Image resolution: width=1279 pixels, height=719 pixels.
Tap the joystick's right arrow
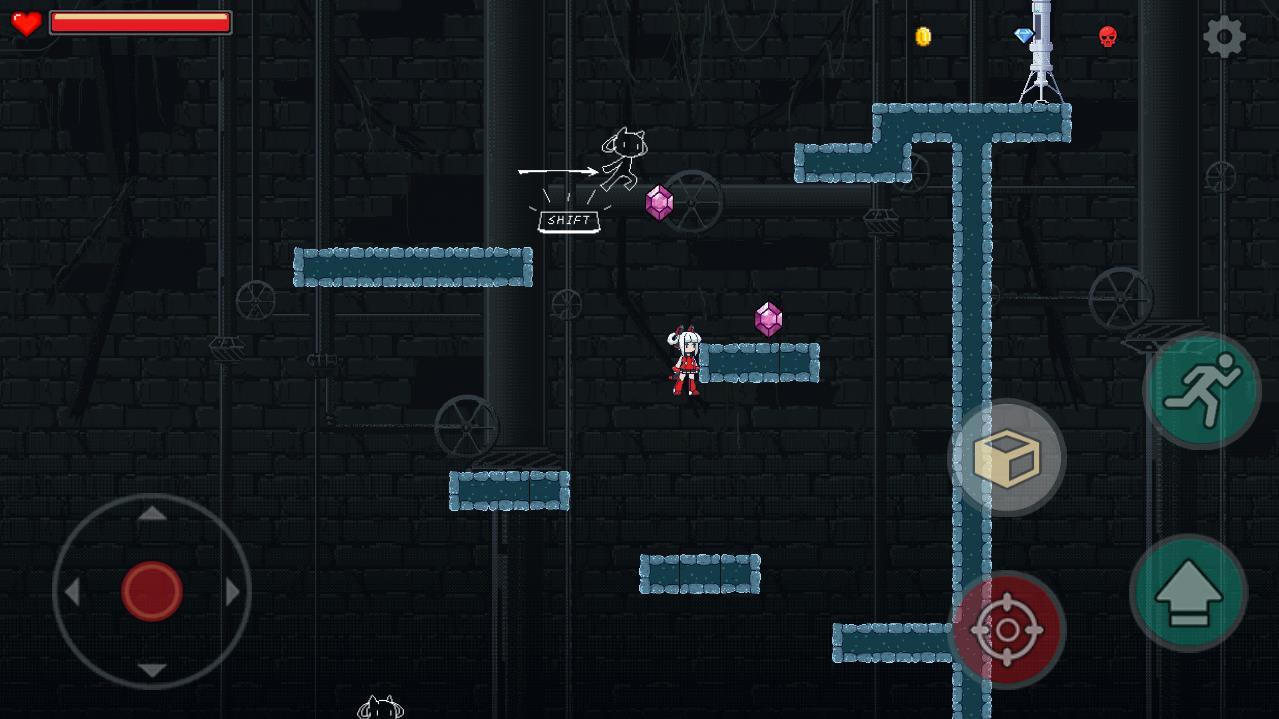coord(233,592)
